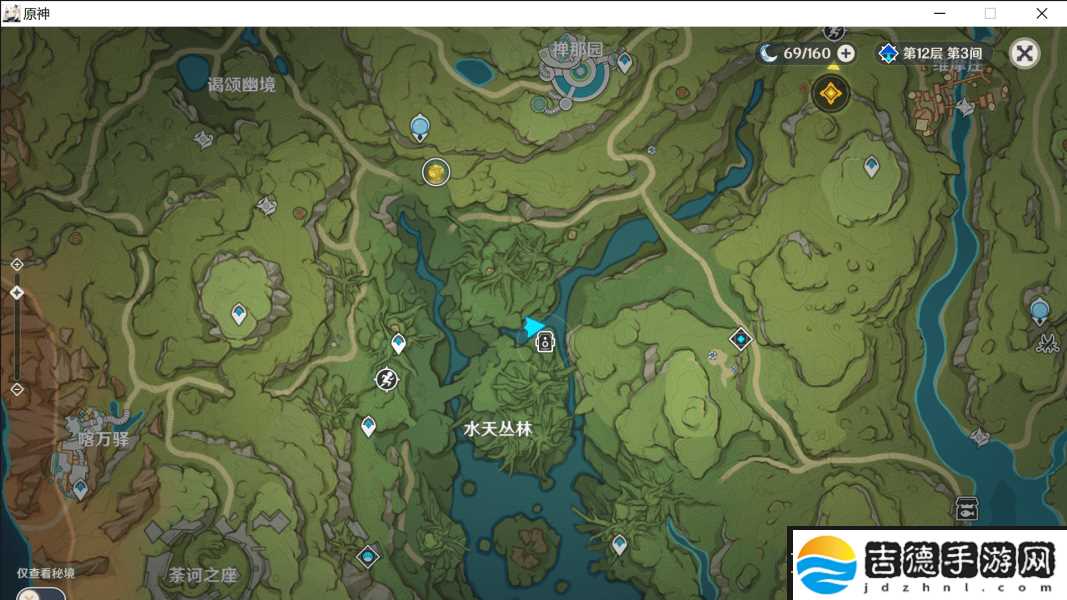Viewport: 1067px width, 600px height.
Task: Click the diamond handle on the zoom slider
Action: pyautogui.click(x=17, y=293)
